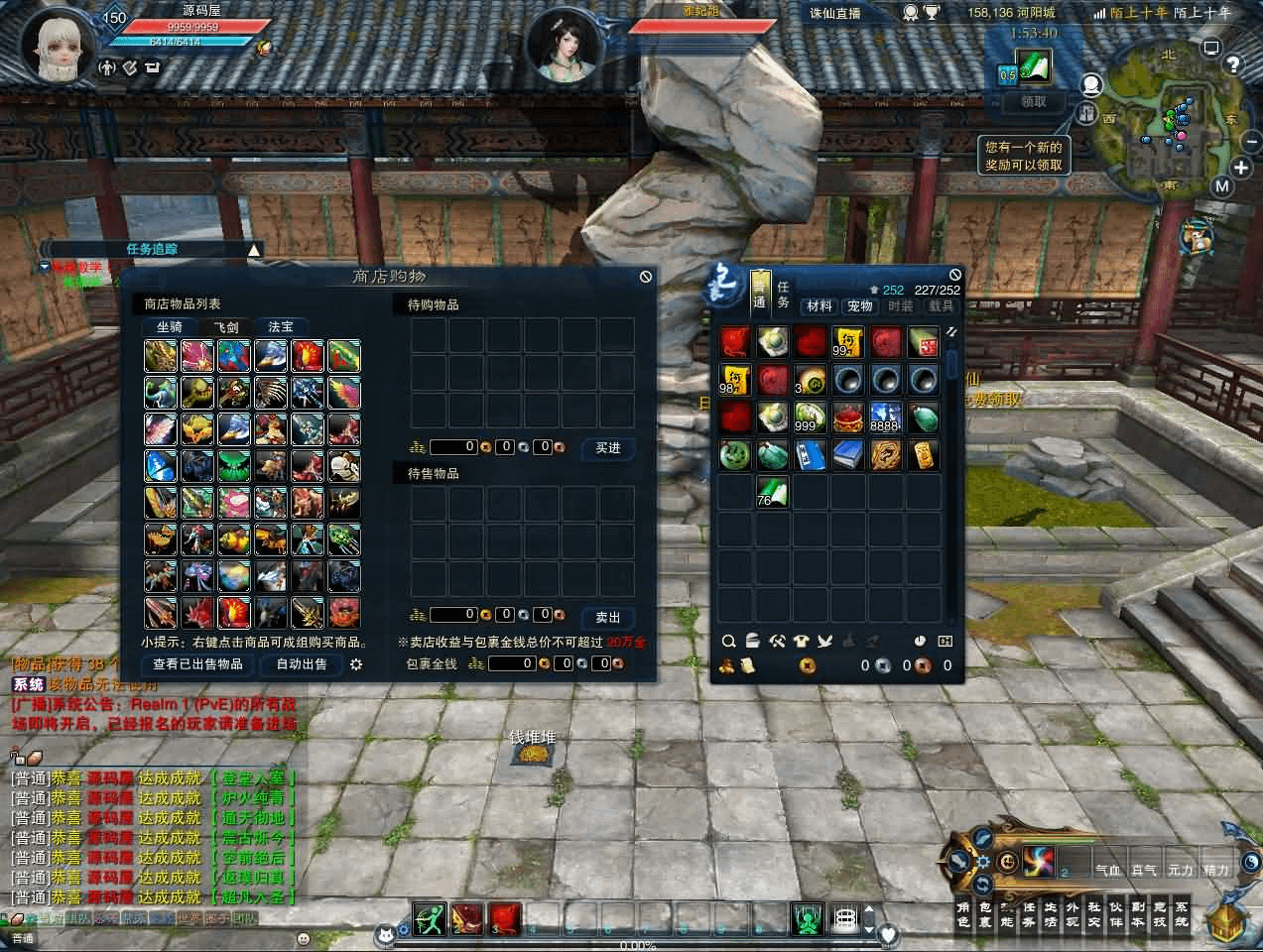Open the world map with M button
Viewport: 1263px width, 952px height.
pyautogui.click(x=1221, y=186)
